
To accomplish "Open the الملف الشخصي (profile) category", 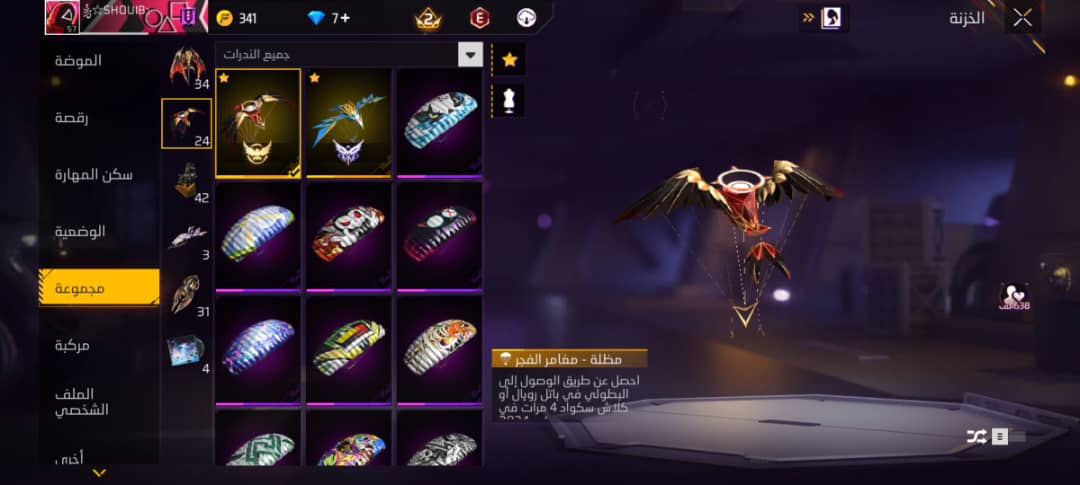I will (x=82, y=402).
